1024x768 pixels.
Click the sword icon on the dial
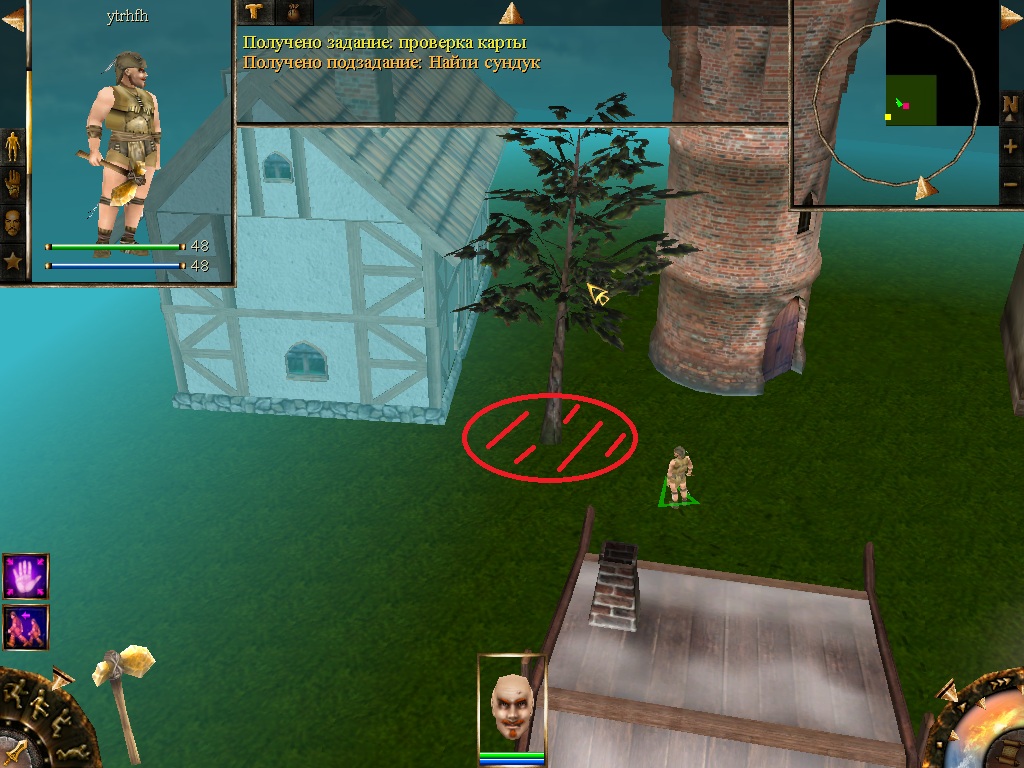point(14,750)
